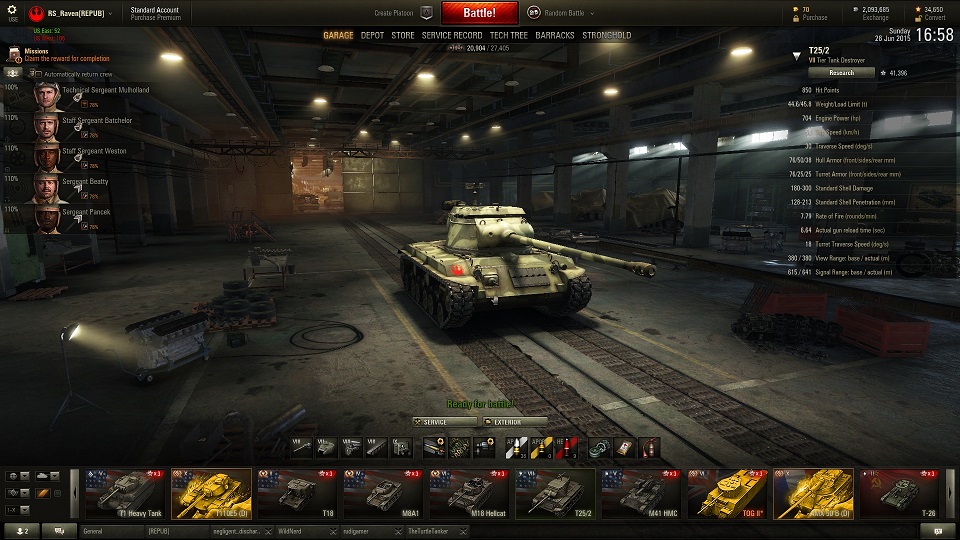This screenshot has height=540, width=960.
Task: Open the Depot tab
Action: pos(372,35)
